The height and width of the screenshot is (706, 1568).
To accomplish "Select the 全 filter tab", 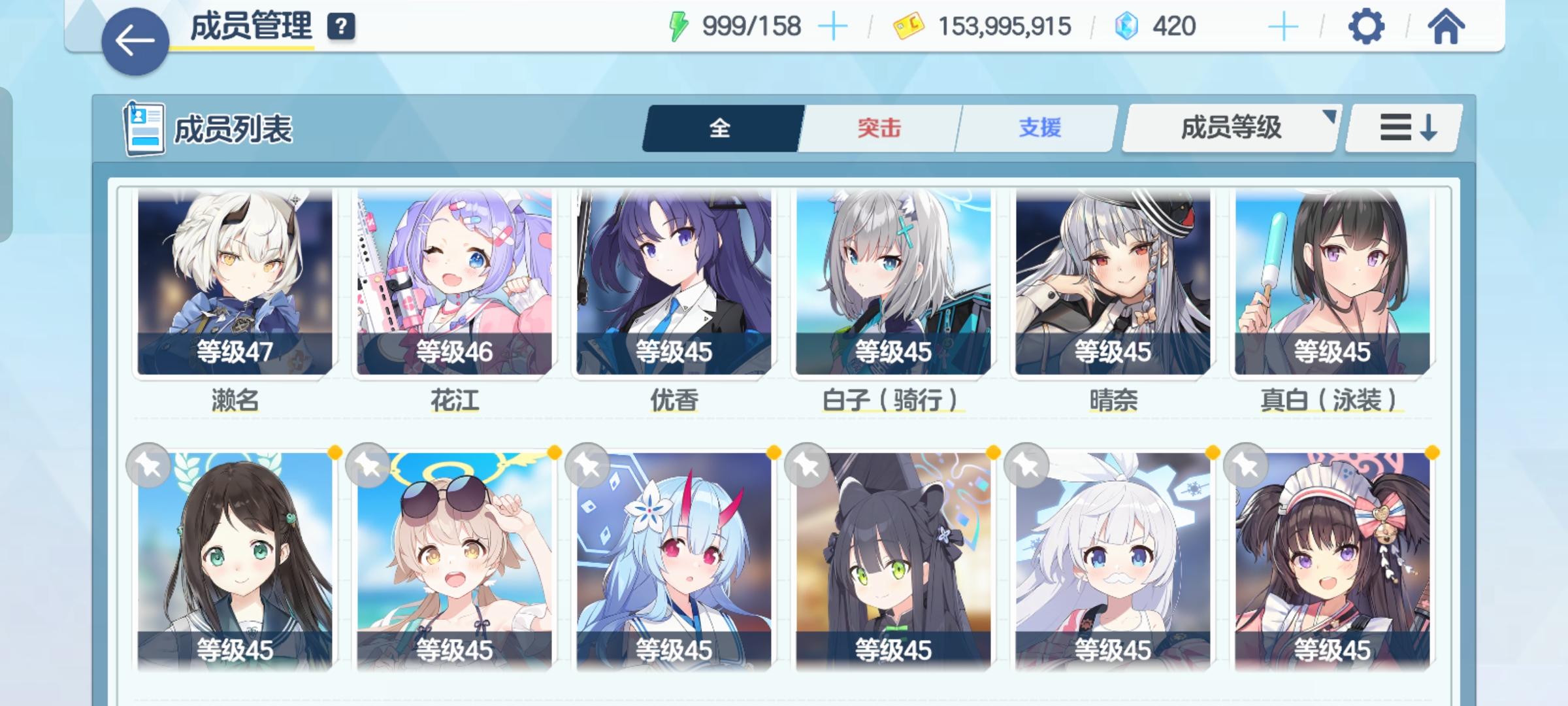I will tap(721, 129).
